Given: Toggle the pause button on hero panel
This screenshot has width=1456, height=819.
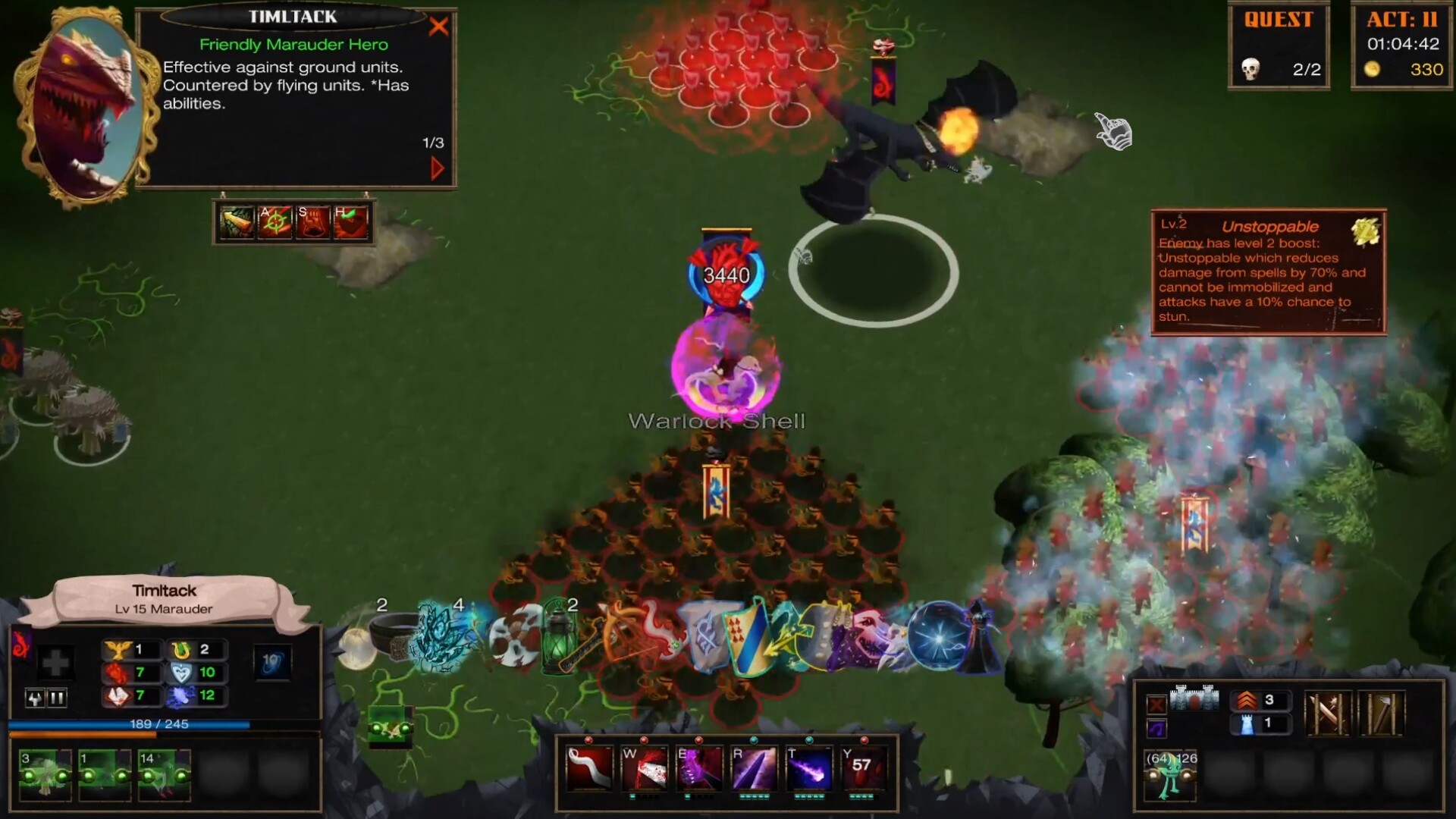Looking at the screenshot, I should coord(58,698).
